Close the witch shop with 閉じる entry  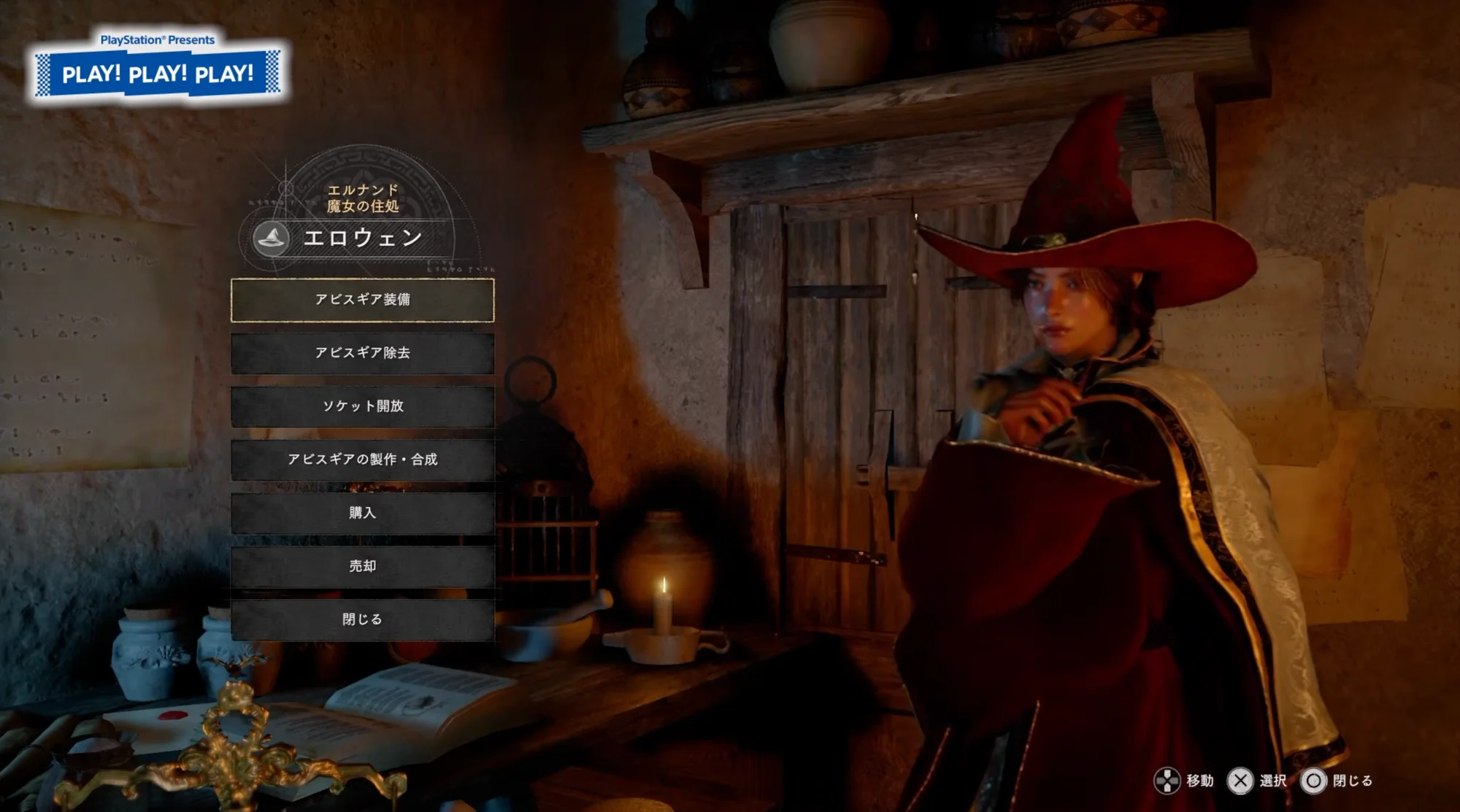(362, 619)
